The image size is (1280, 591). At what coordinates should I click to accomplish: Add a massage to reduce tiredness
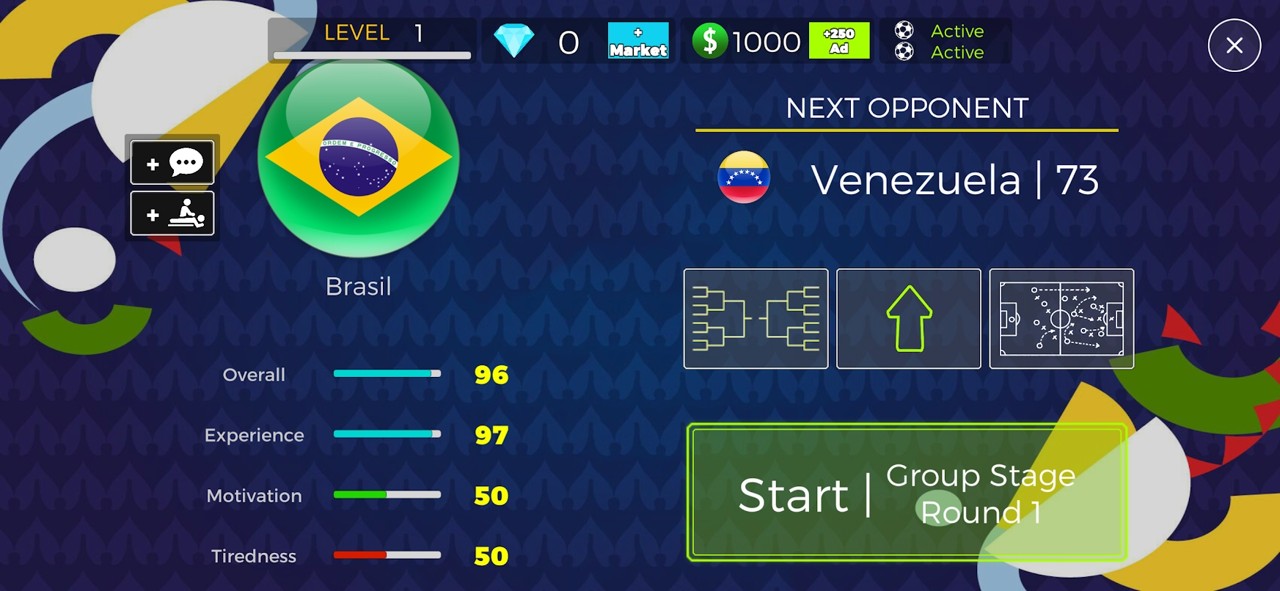pyautogui.click(x=172, y=213)
